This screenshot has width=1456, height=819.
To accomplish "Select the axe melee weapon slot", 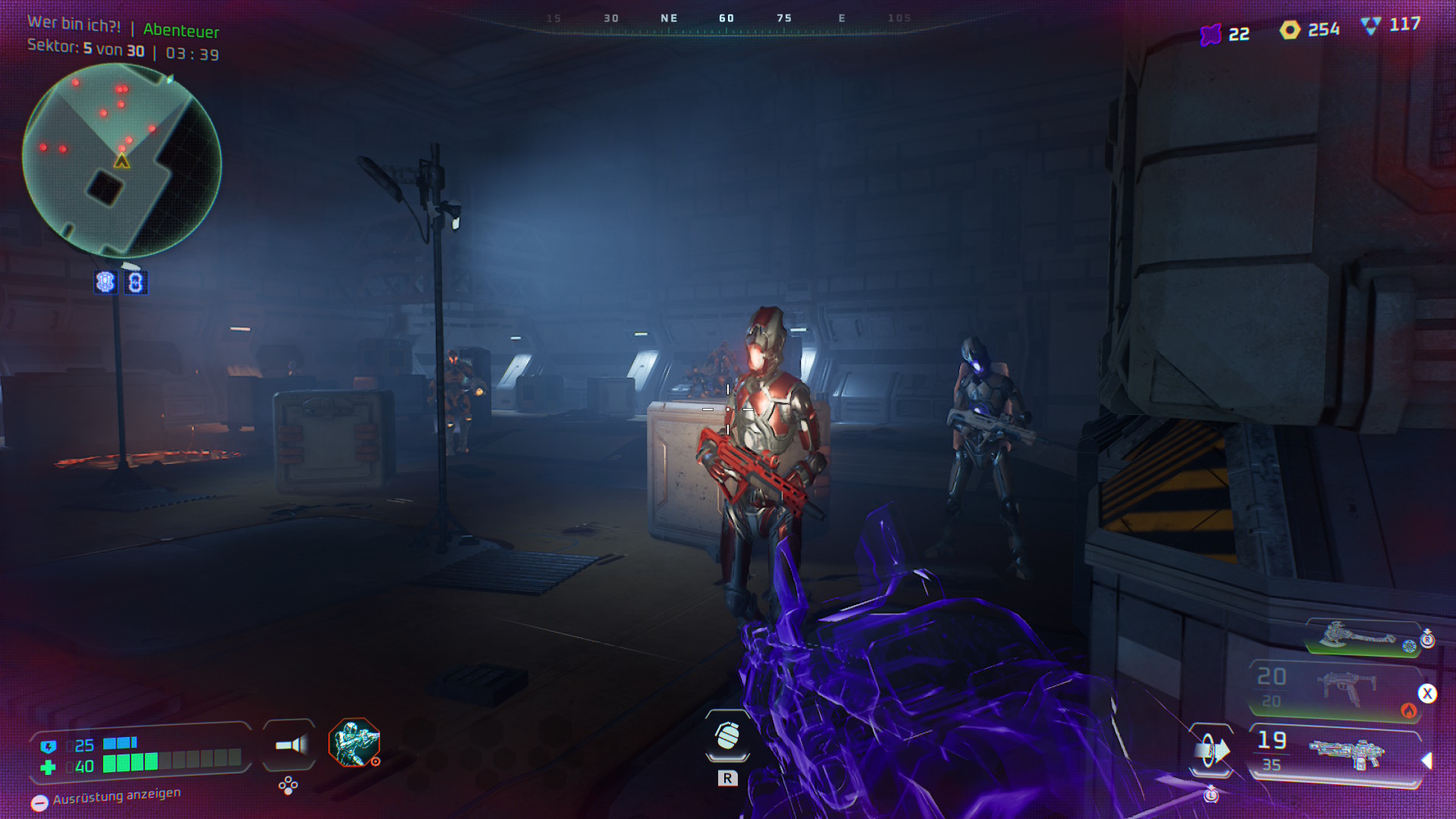I will coord(1363,637).
